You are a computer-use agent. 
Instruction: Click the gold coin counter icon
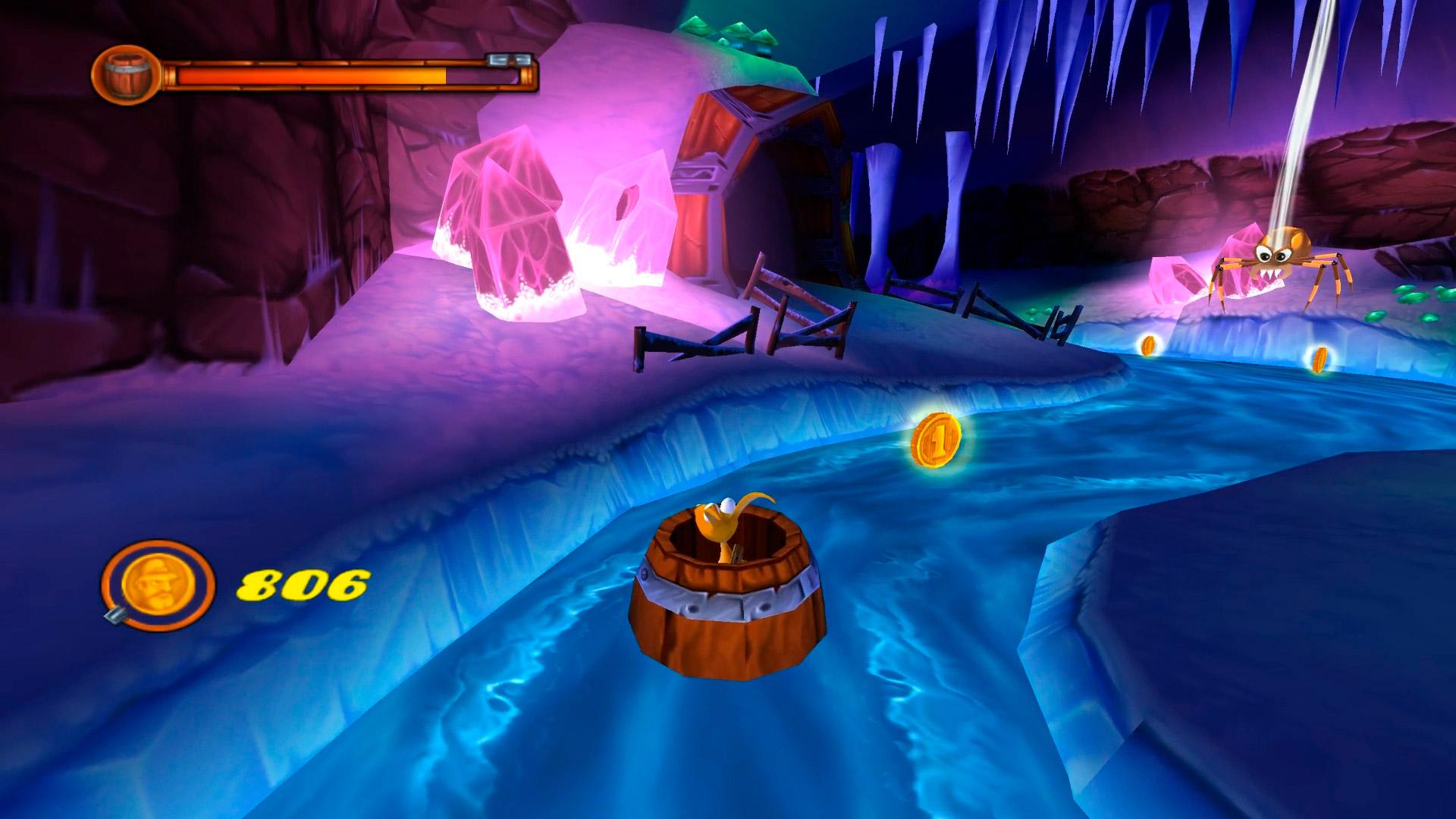coord(158,585)
